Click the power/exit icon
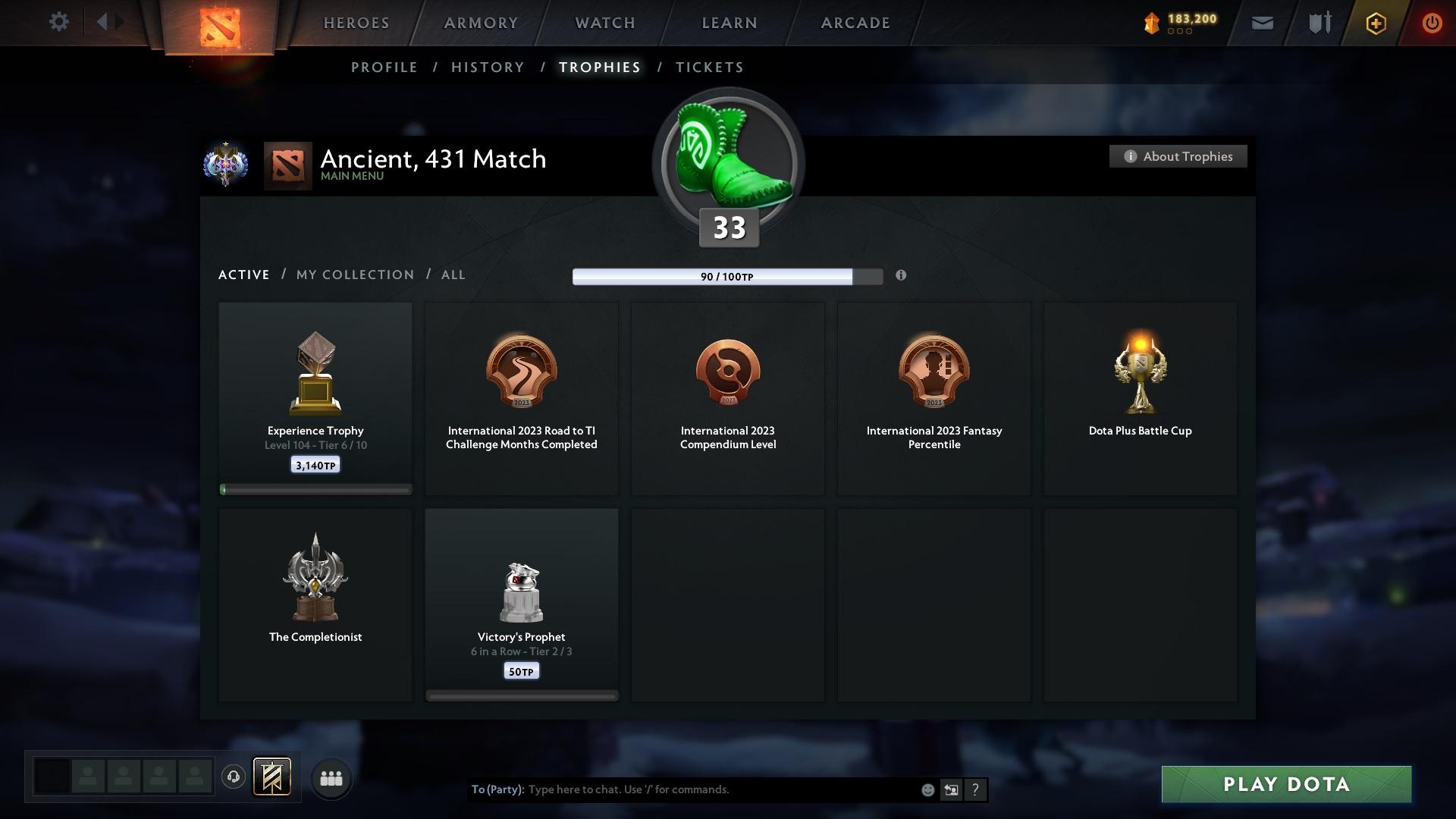Screen dimensions: 1456x819 (x=1432, y=23)
